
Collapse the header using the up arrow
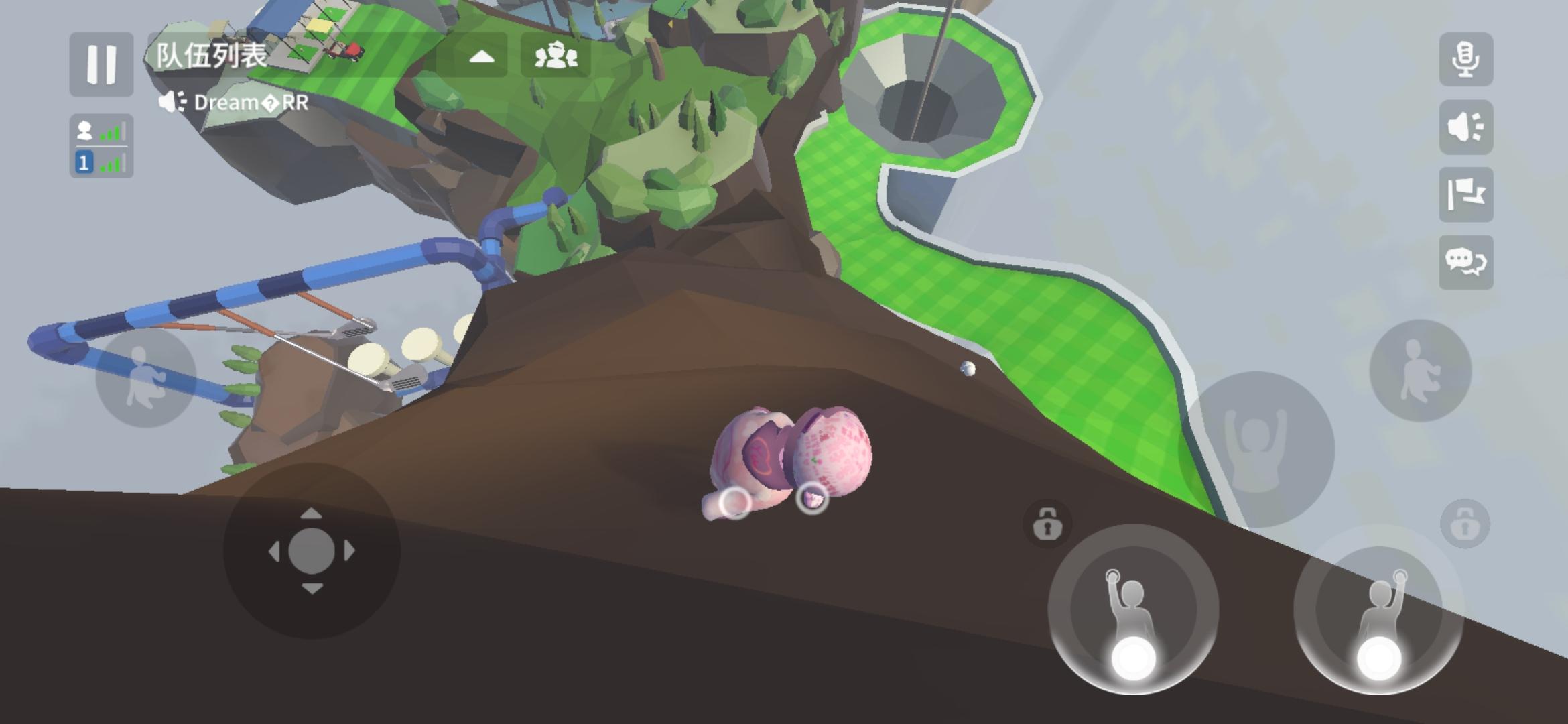click(482, 57)
